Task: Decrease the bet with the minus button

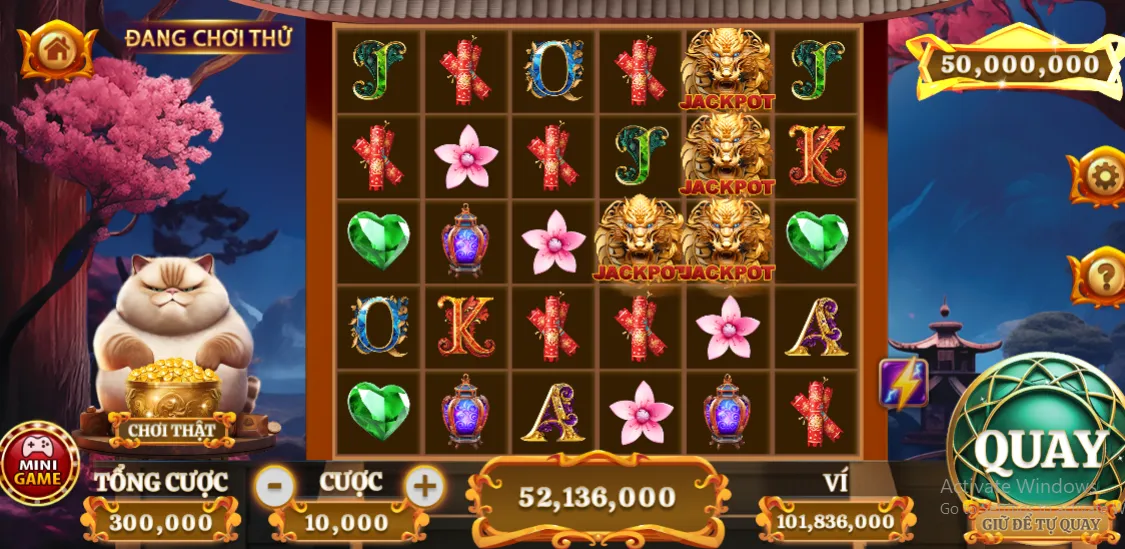Action: tap(275, 487)
